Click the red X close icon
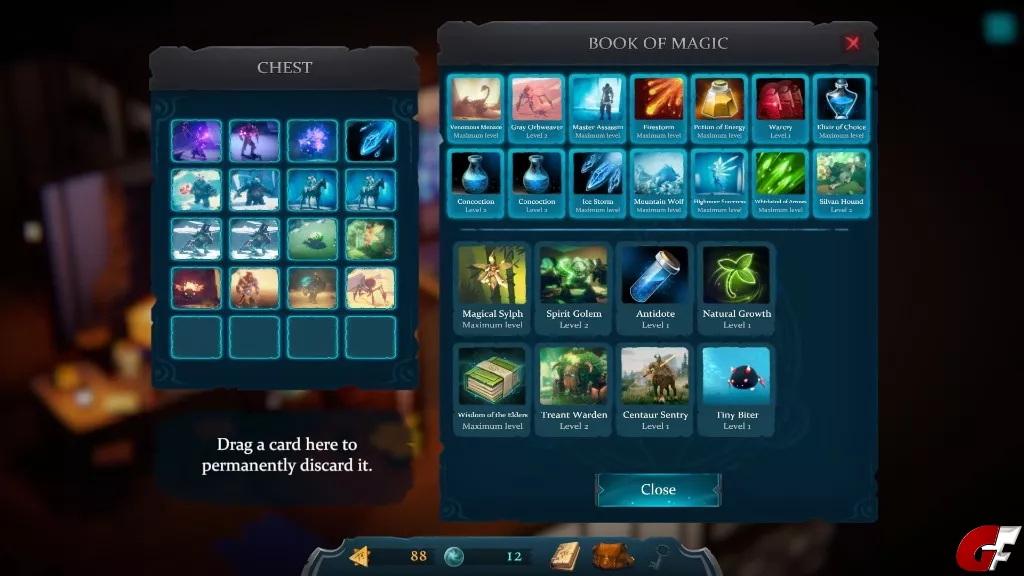 [x=852, y=43]
